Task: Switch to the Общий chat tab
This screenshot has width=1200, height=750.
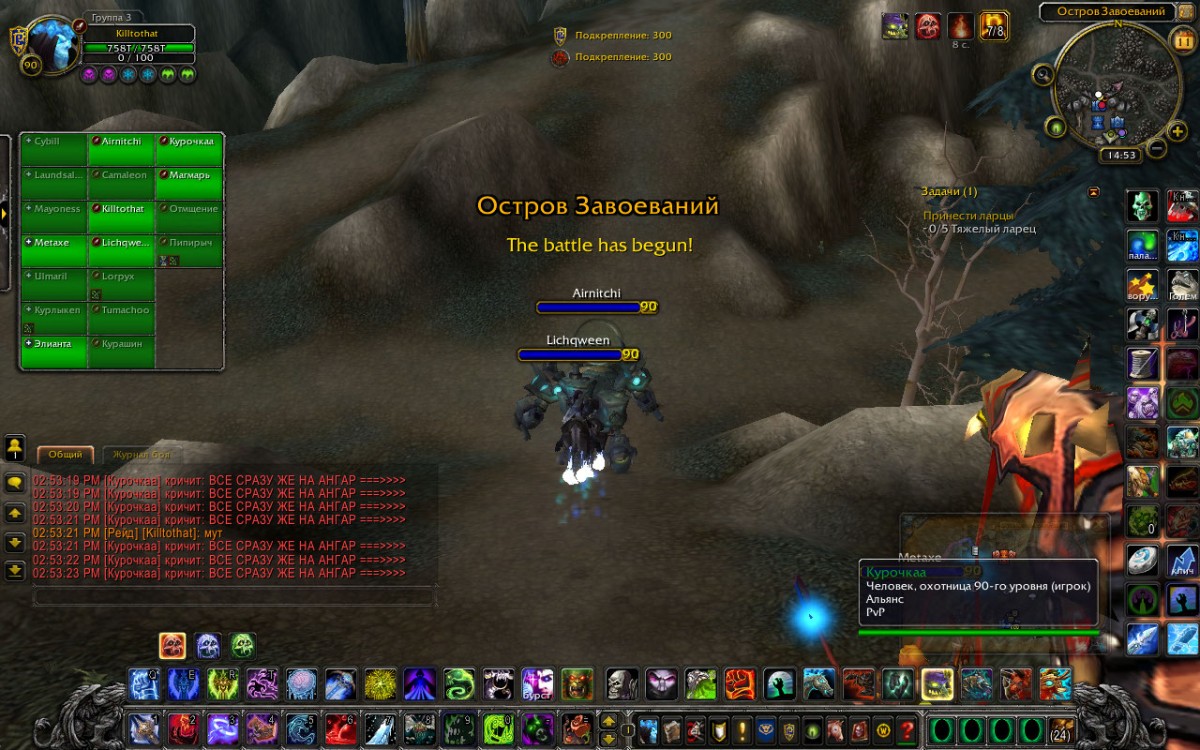Action: [66, 454]
